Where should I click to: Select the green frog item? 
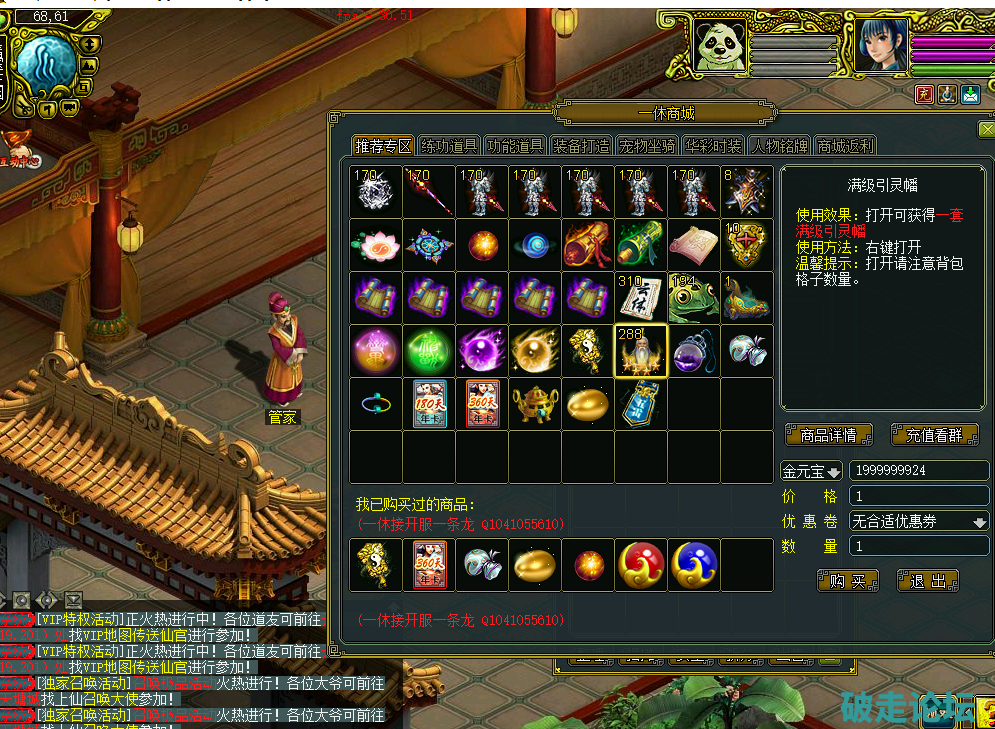[x=694, y=297]
